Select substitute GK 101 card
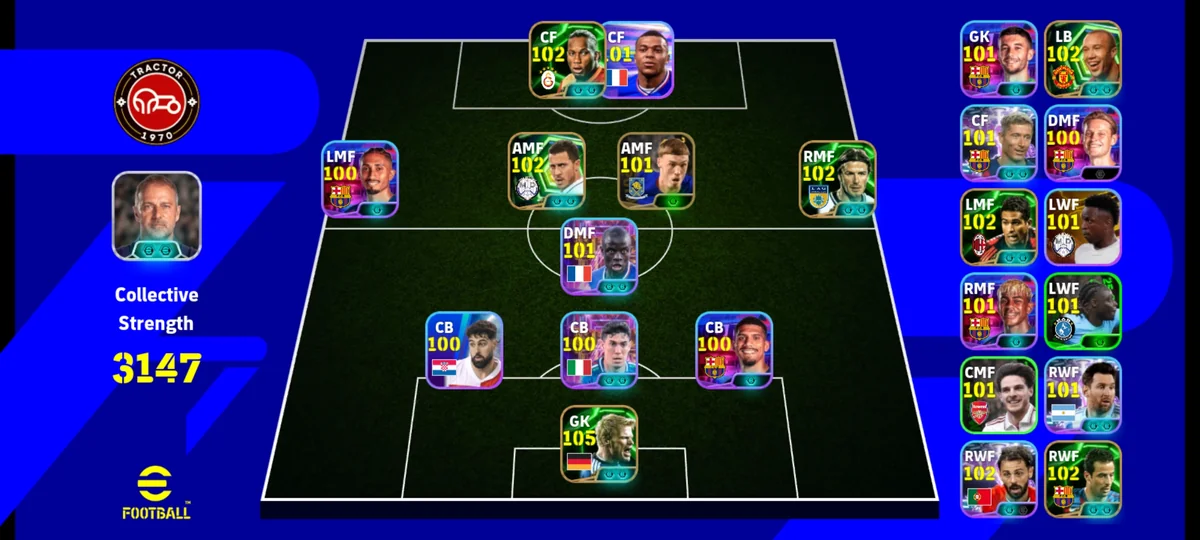This screenshot has width=1200, height=540. click(x=999, y=60)
